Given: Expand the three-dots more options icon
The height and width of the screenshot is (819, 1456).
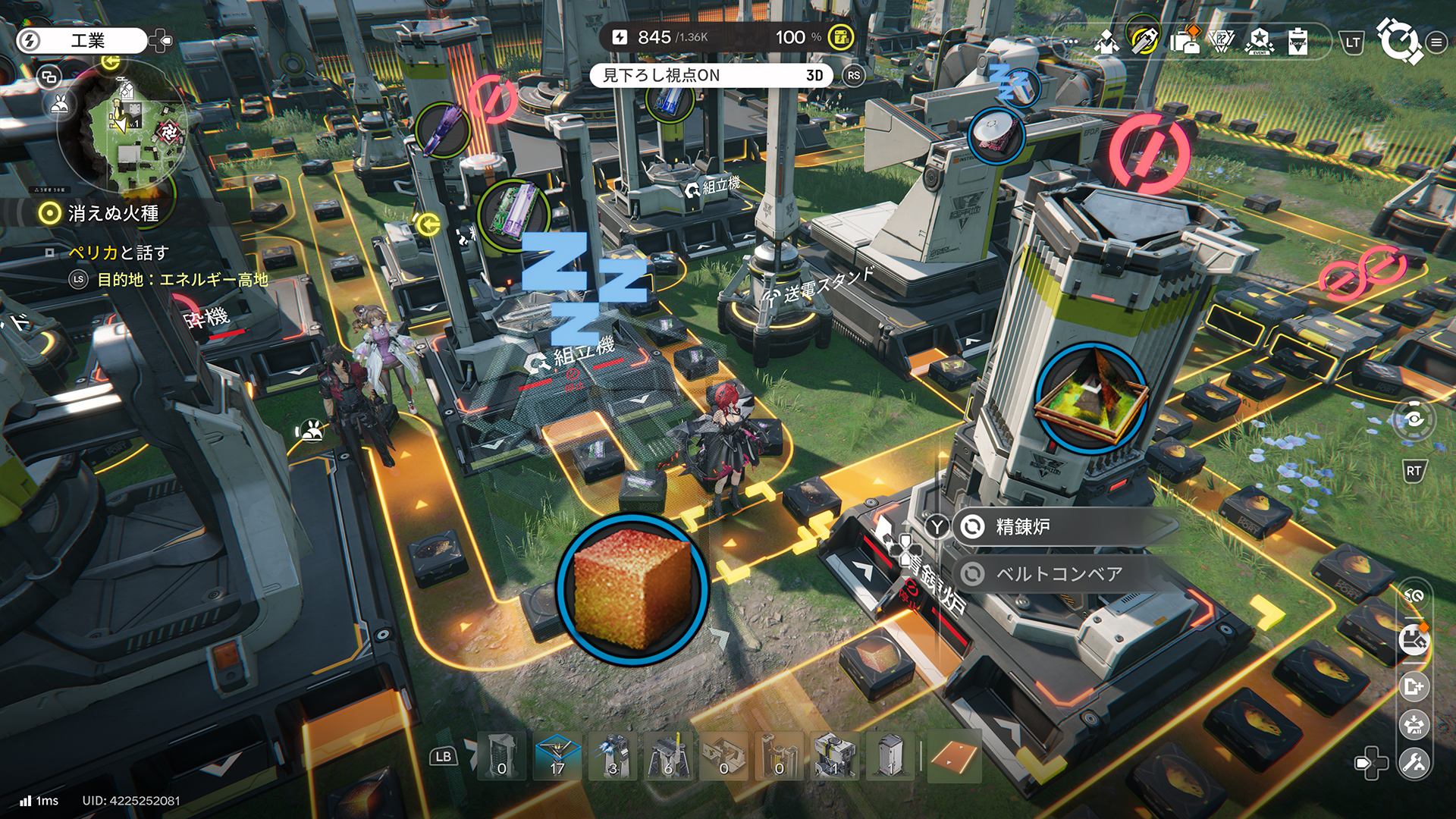Looking at the screenshot, I should [x=1071, y=42].
